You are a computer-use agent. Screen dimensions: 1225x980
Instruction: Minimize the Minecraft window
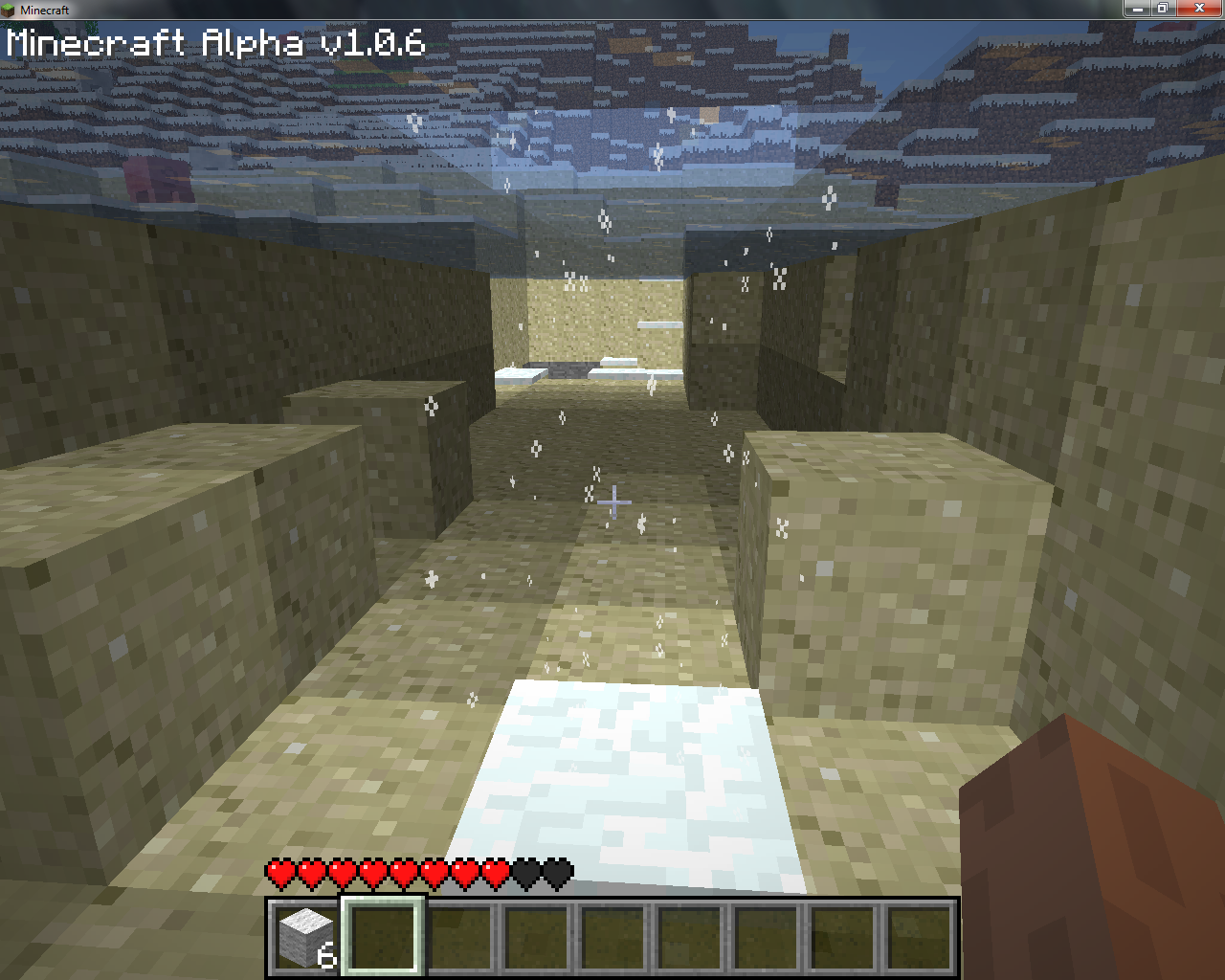(1137, 9)
